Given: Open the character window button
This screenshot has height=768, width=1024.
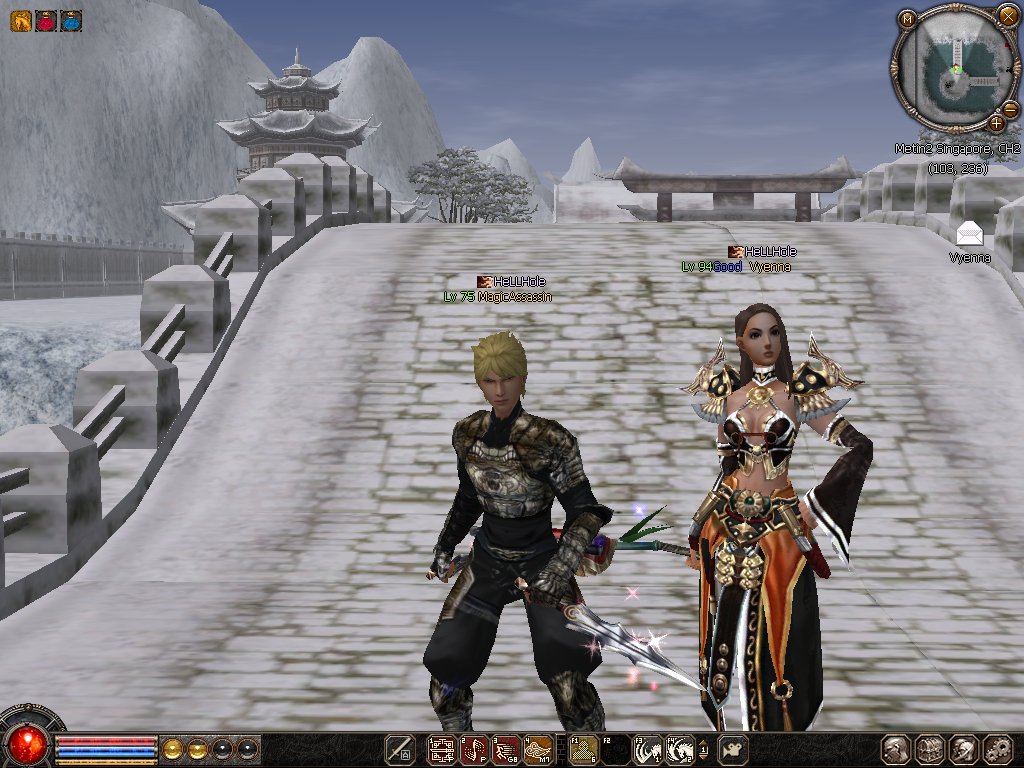Looking at the screenshot, I should 895,749.
